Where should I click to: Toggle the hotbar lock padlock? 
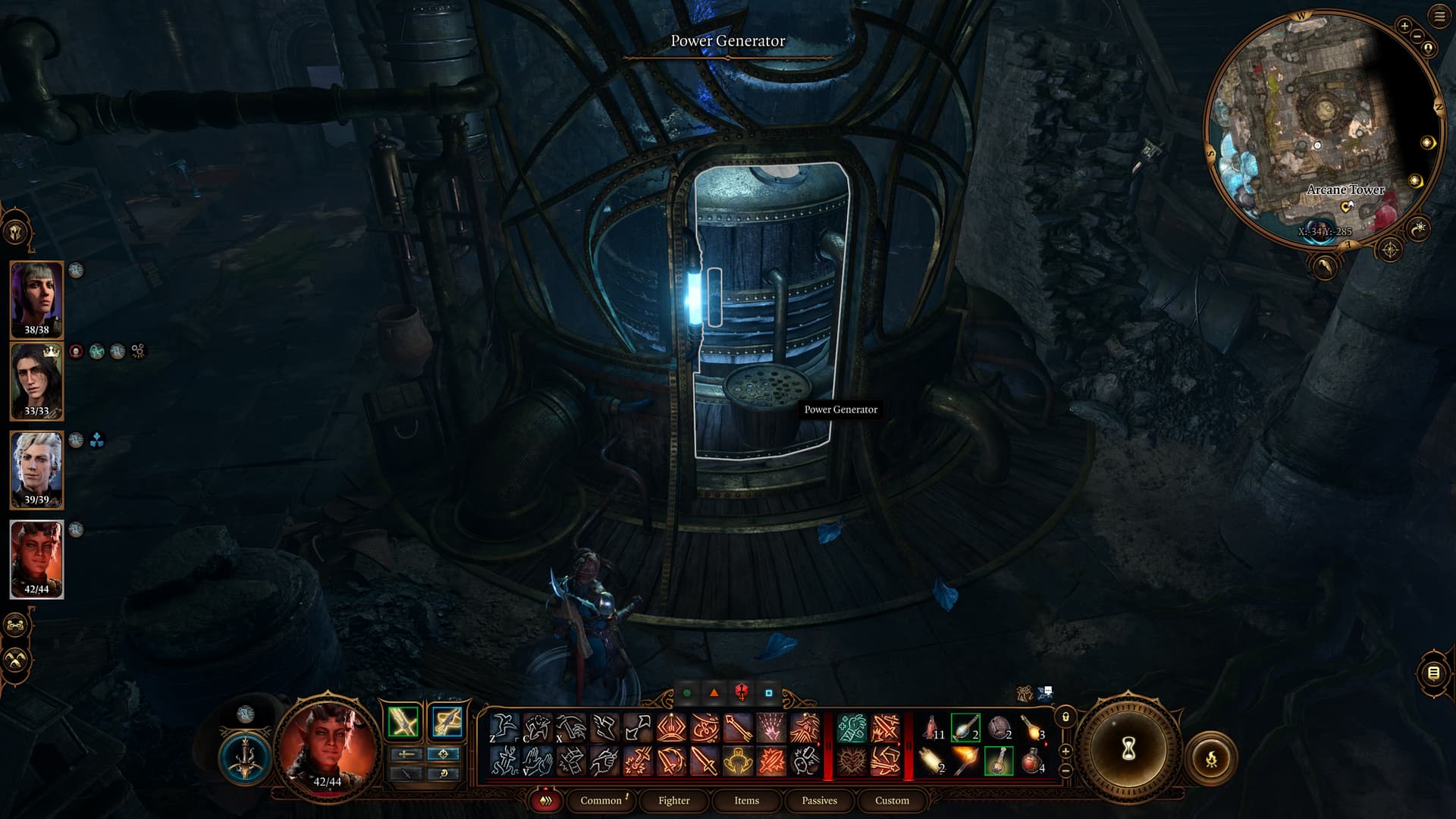(x=1065, y=717)
